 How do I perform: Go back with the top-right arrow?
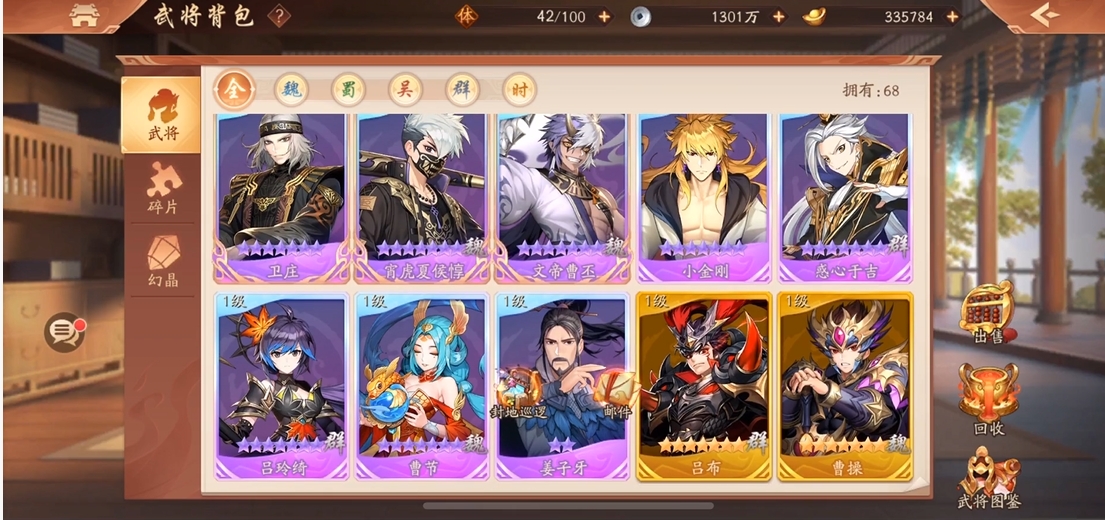[x=1045, y=15]
